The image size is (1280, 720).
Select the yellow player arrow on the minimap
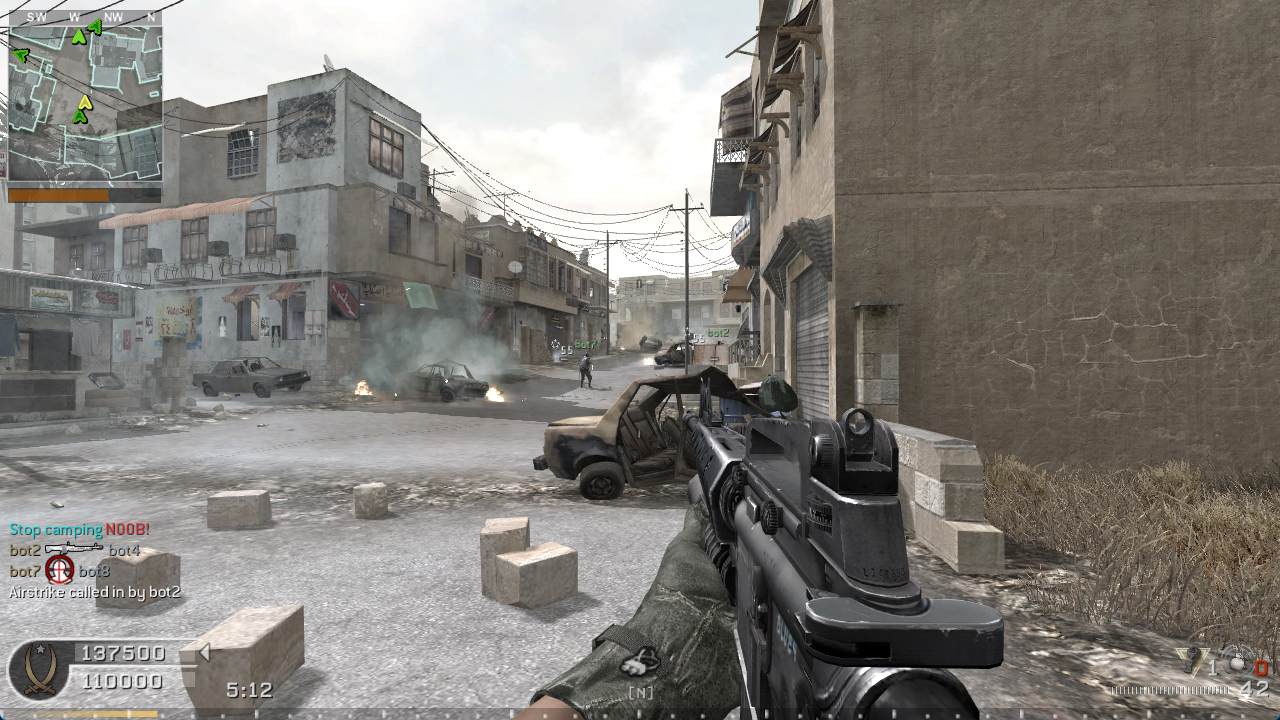[85, 102]
